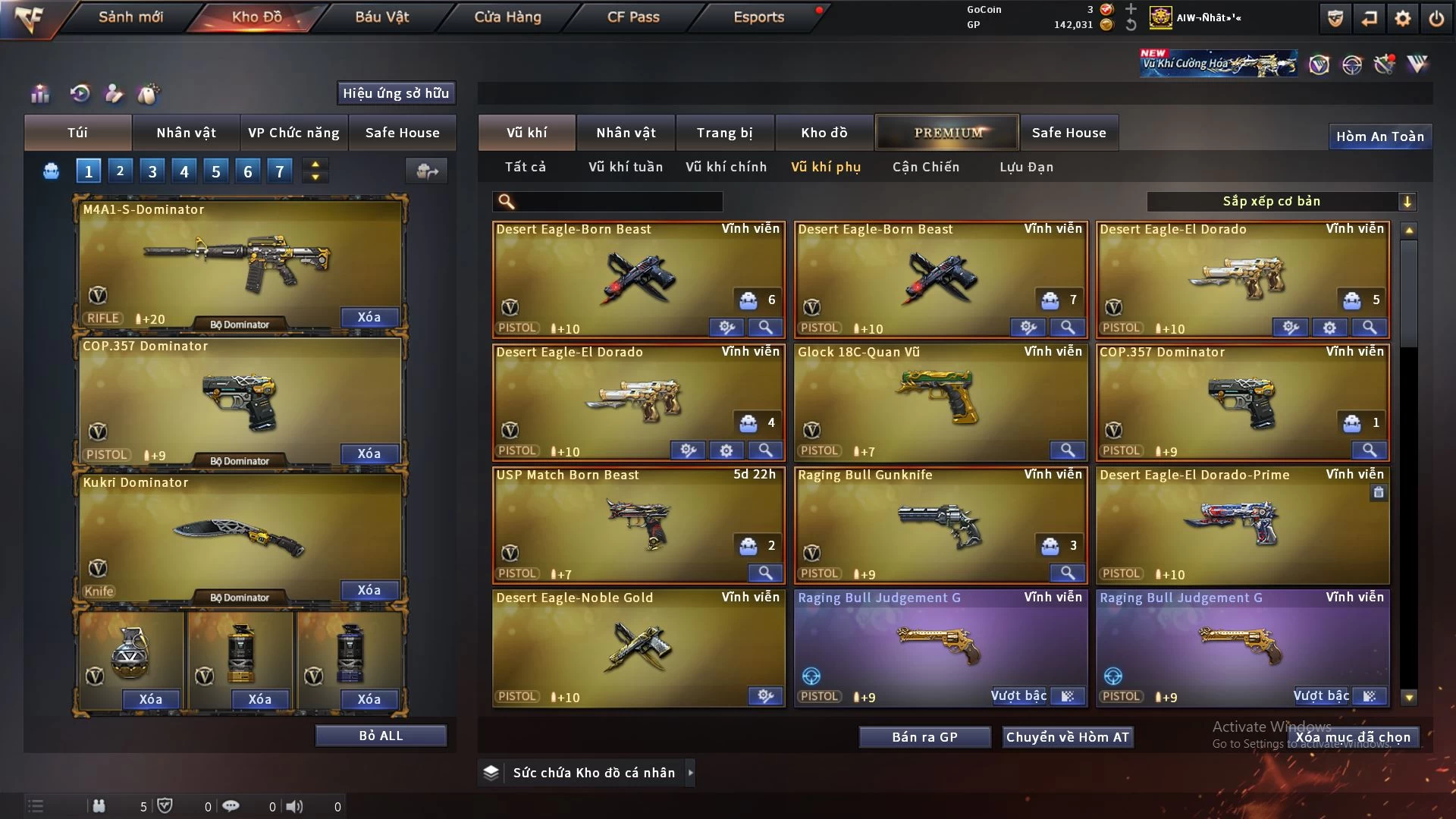Screen dimensions: 1456x819
Task: Remove the M4A1-S-Dominator from the bag
Action: coord(369,317)
